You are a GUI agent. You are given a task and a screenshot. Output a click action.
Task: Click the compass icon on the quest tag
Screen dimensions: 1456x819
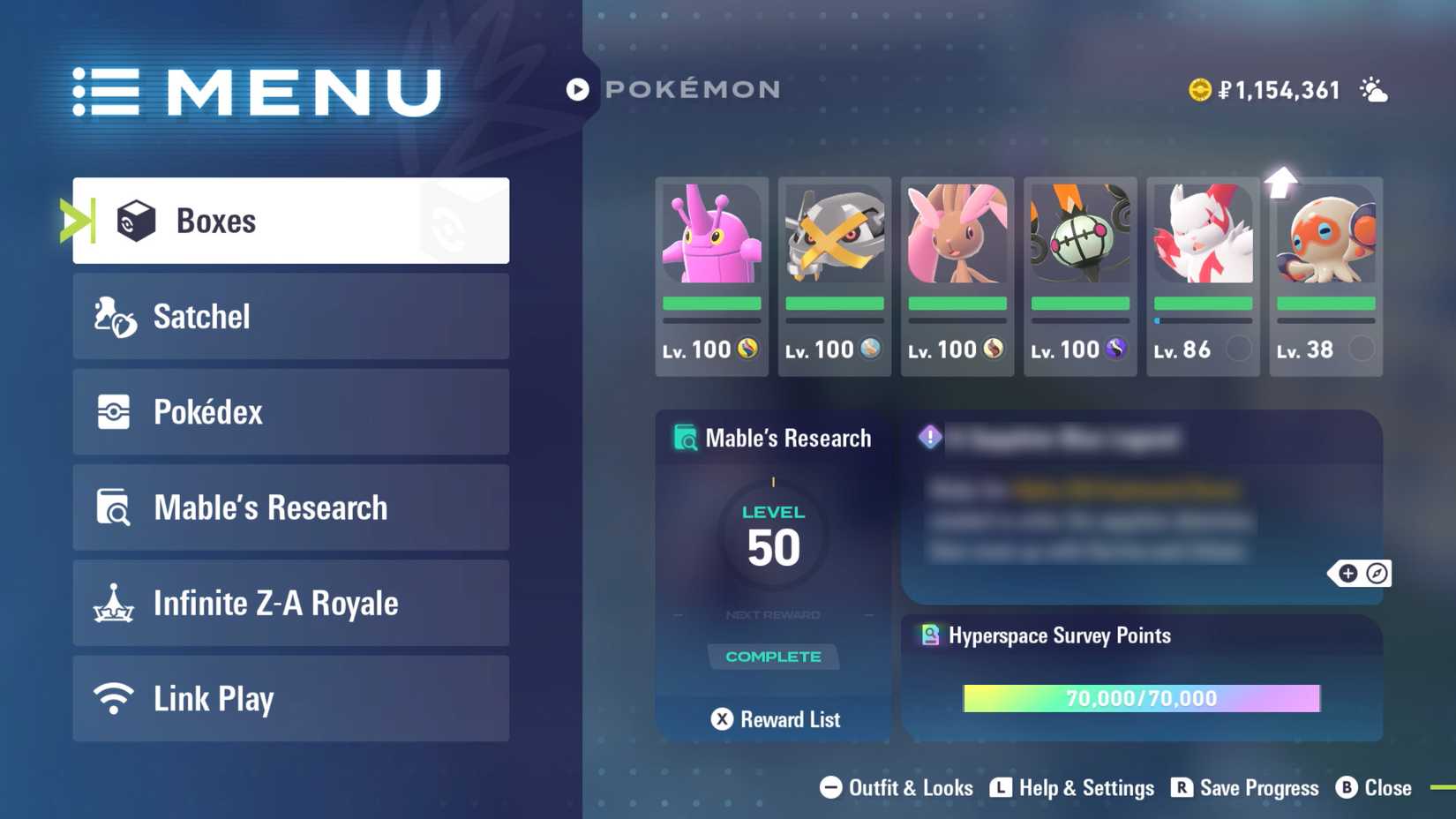tap(1377, 574)
